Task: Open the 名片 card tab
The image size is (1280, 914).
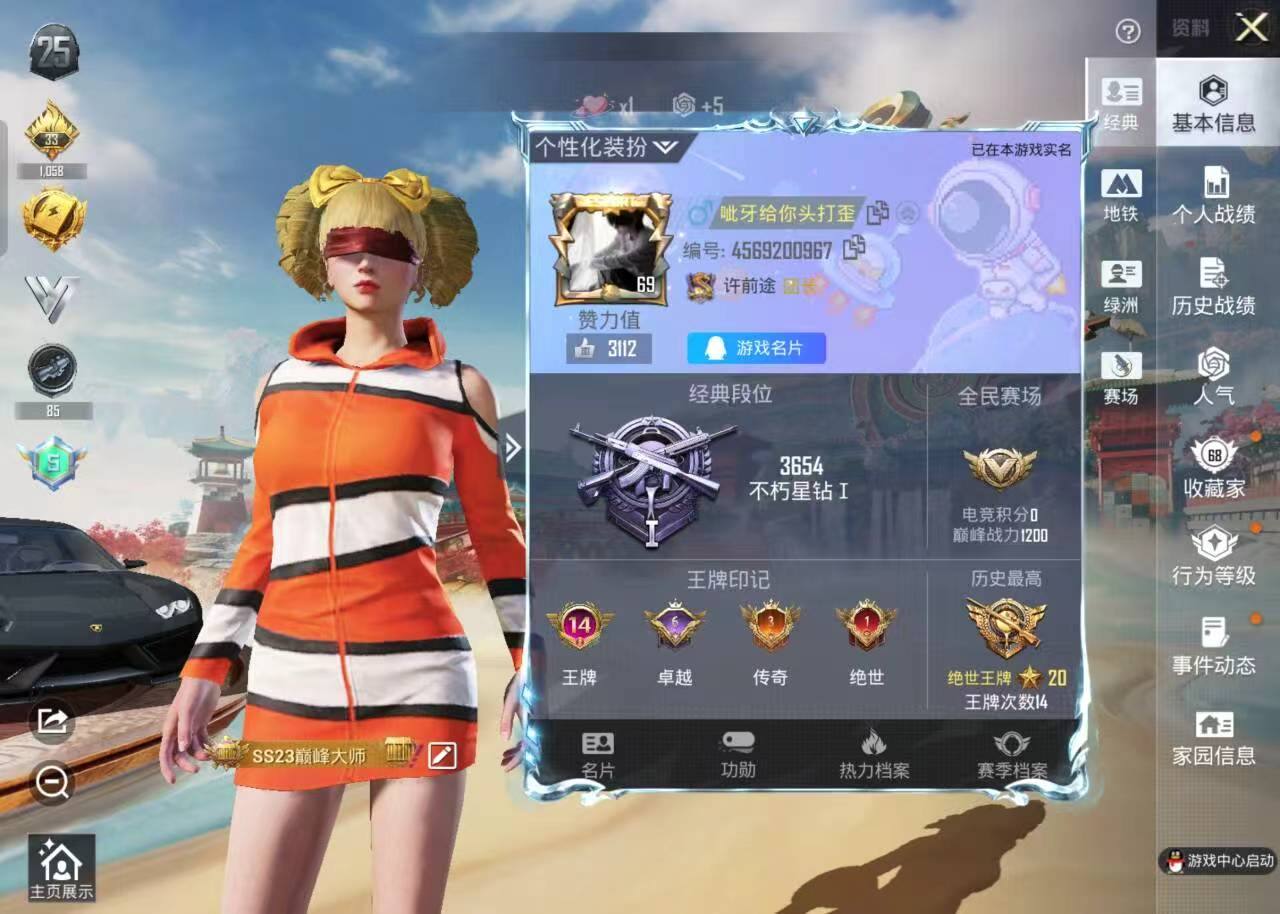Action: tap(598, 755)
